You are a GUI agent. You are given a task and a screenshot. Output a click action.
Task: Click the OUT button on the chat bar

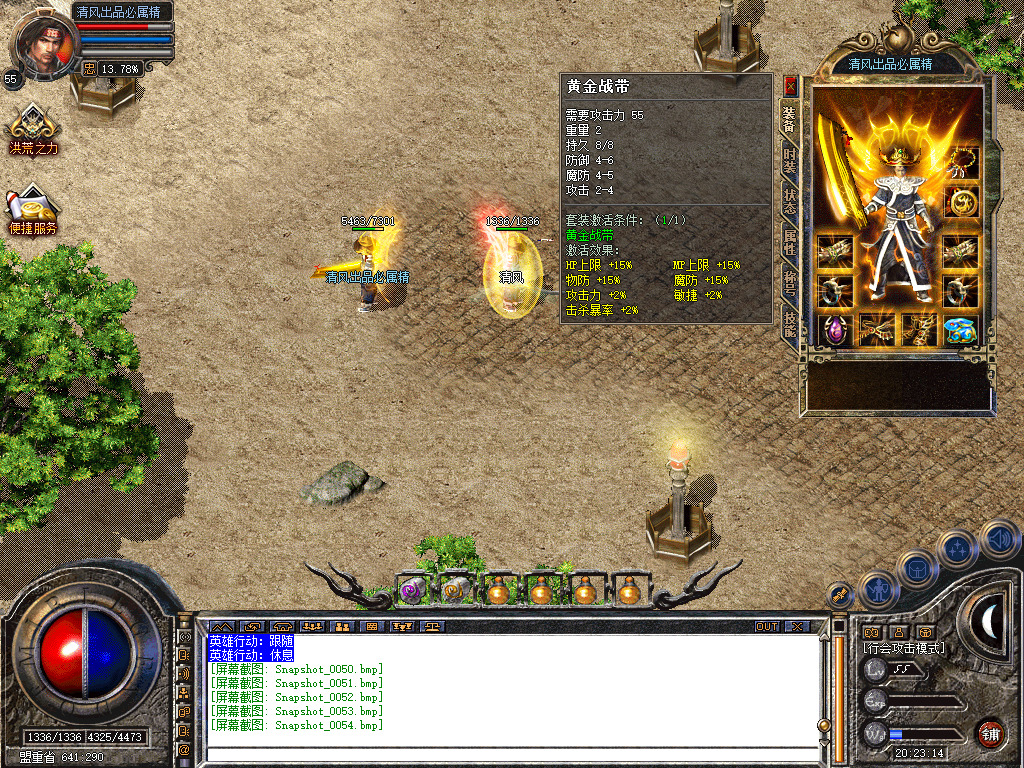click(x=766, y=627)
